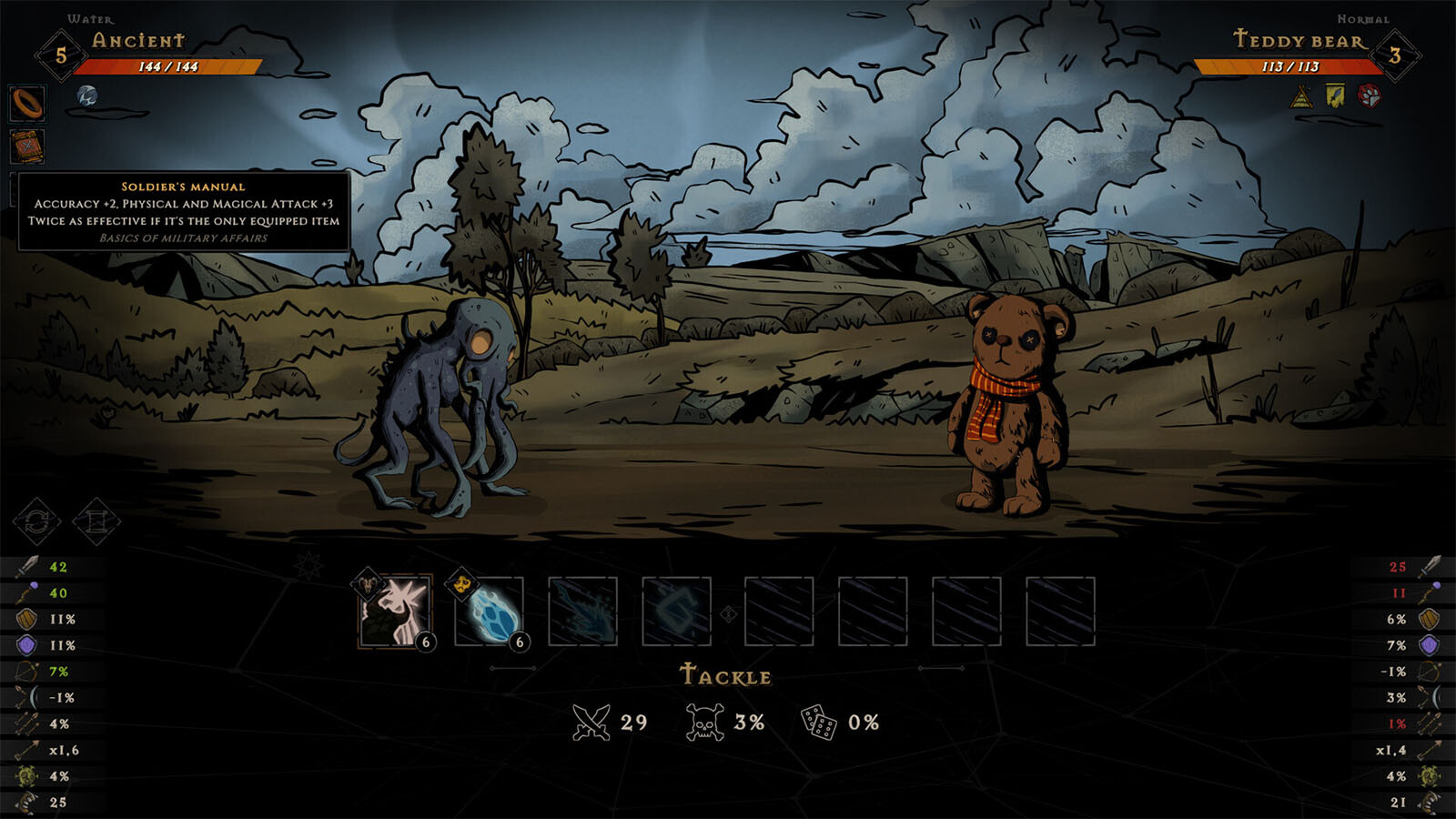
Task: Select the Soldier's Manual book item
Action: pos(27,147)
